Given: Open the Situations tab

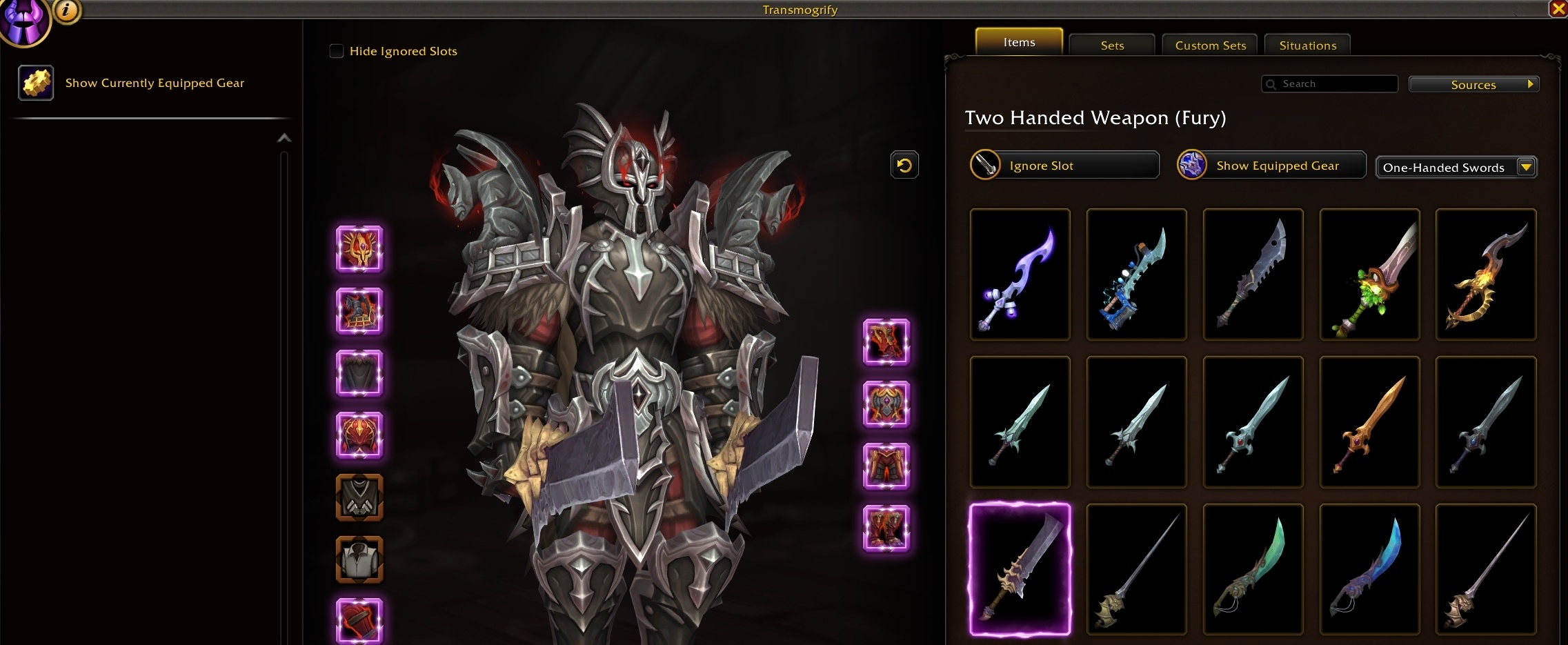Looking at the screenshot, I should tap(1306, 44).
